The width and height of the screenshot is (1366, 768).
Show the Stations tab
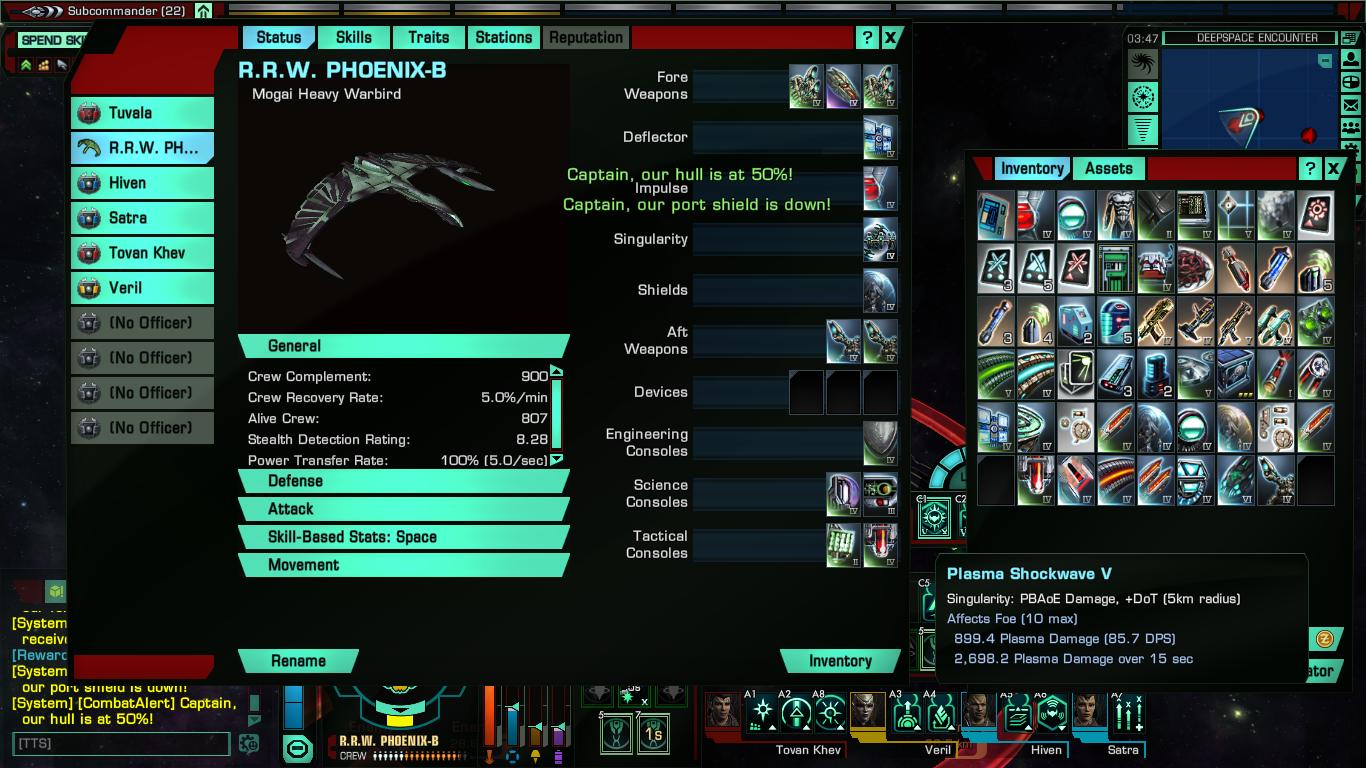coord(503,38)
